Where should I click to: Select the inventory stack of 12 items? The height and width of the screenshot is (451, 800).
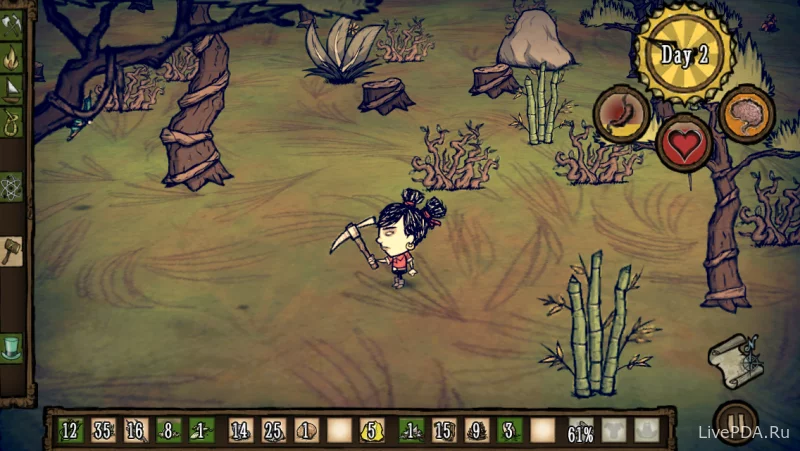tap(70, 431)
